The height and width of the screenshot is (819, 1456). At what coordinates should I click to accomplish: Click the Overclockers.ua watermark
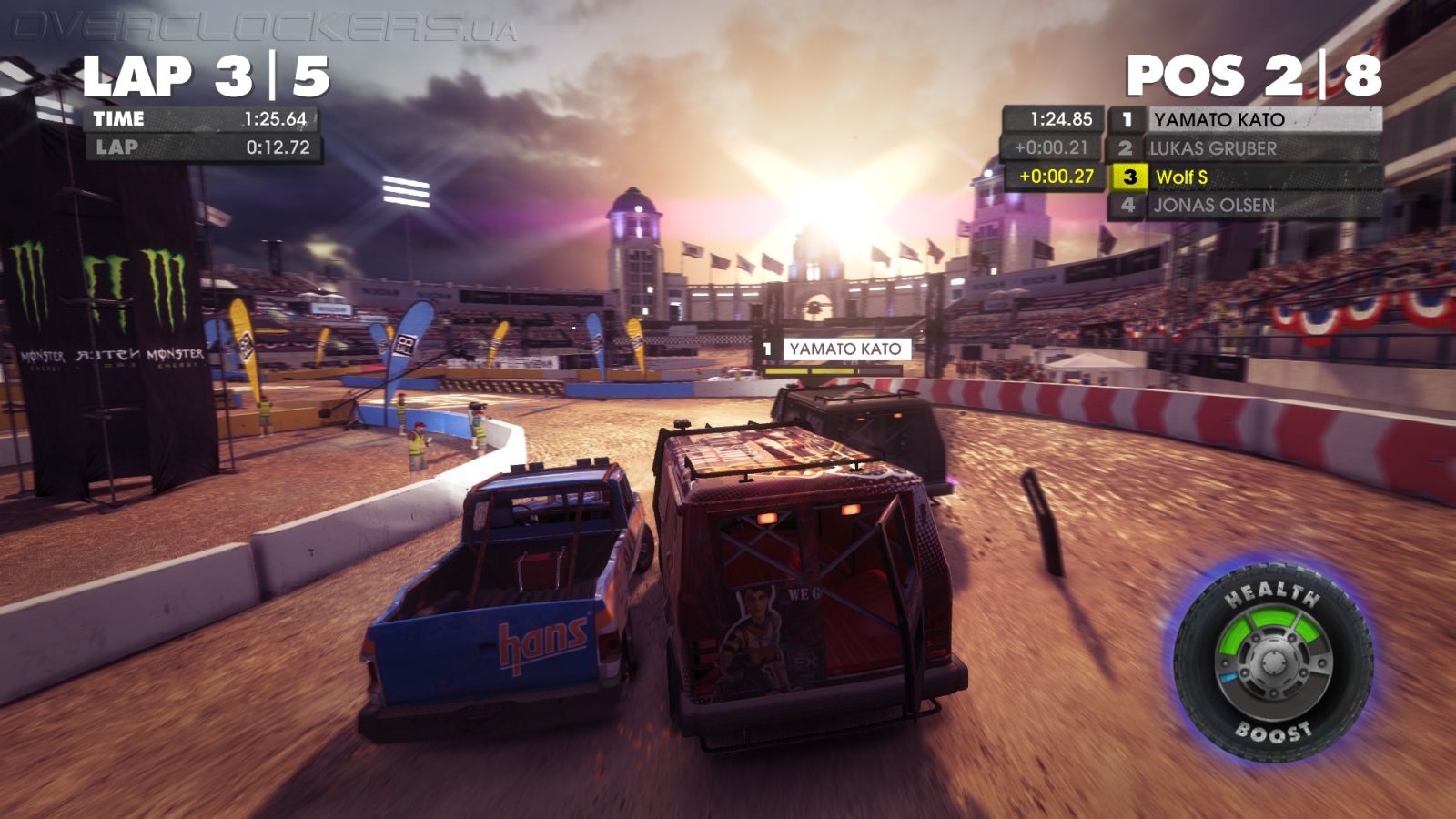pyautogui.click(x=264, y=28)
